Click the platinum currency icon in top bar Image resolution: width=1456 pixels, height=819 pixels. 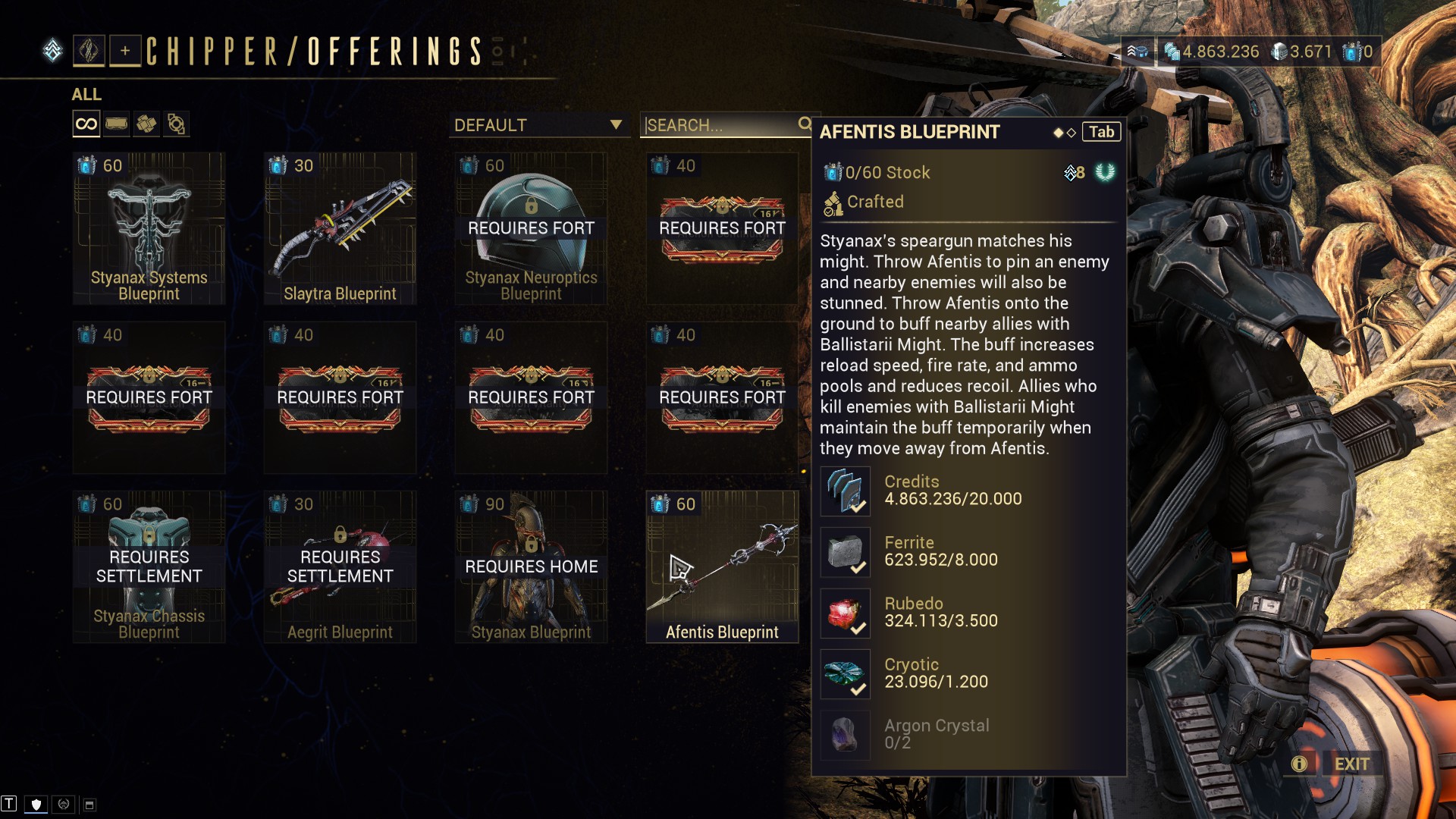pyautogui.click(x=1279, y=52)
